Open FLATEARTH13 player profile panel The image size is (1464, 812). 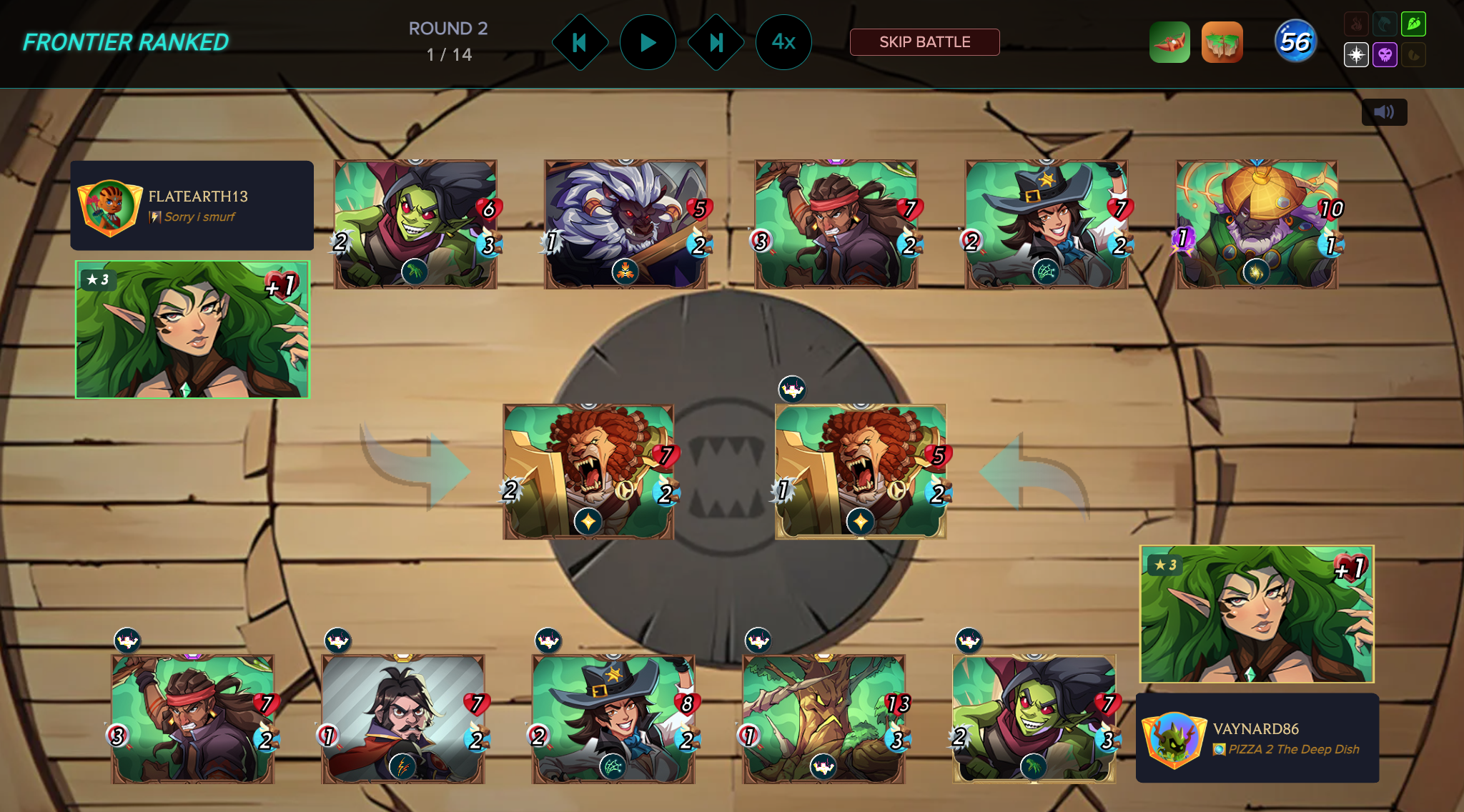[192, 206]
